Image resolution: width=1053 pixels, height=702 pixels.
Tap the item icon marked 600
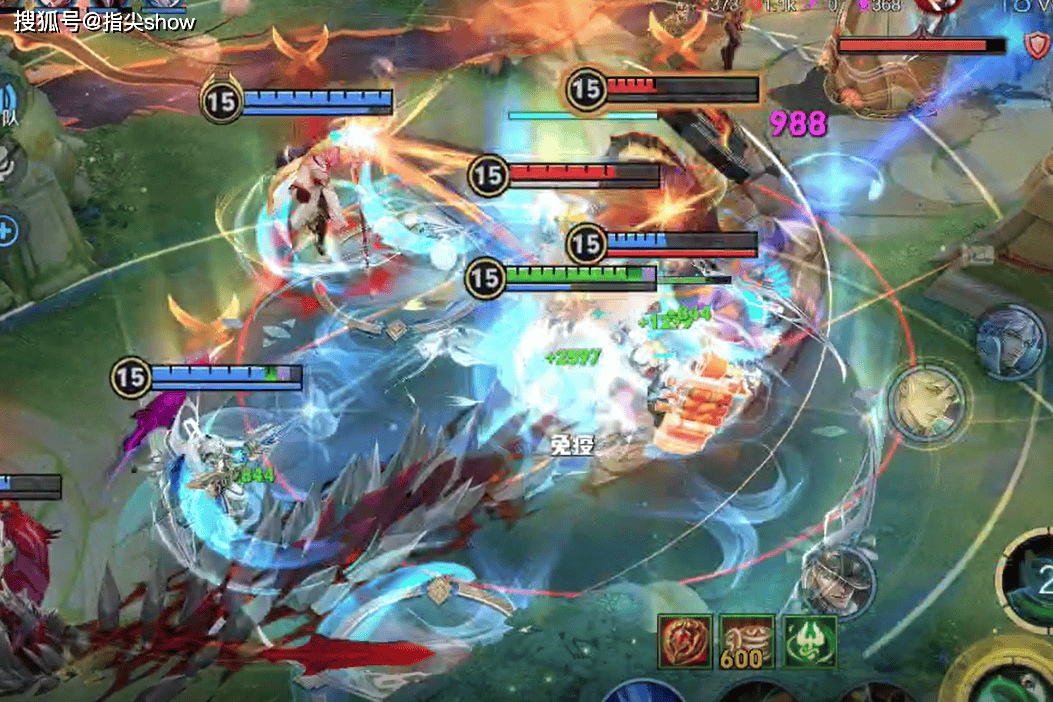pyautogui.click(x=746, y=642)
